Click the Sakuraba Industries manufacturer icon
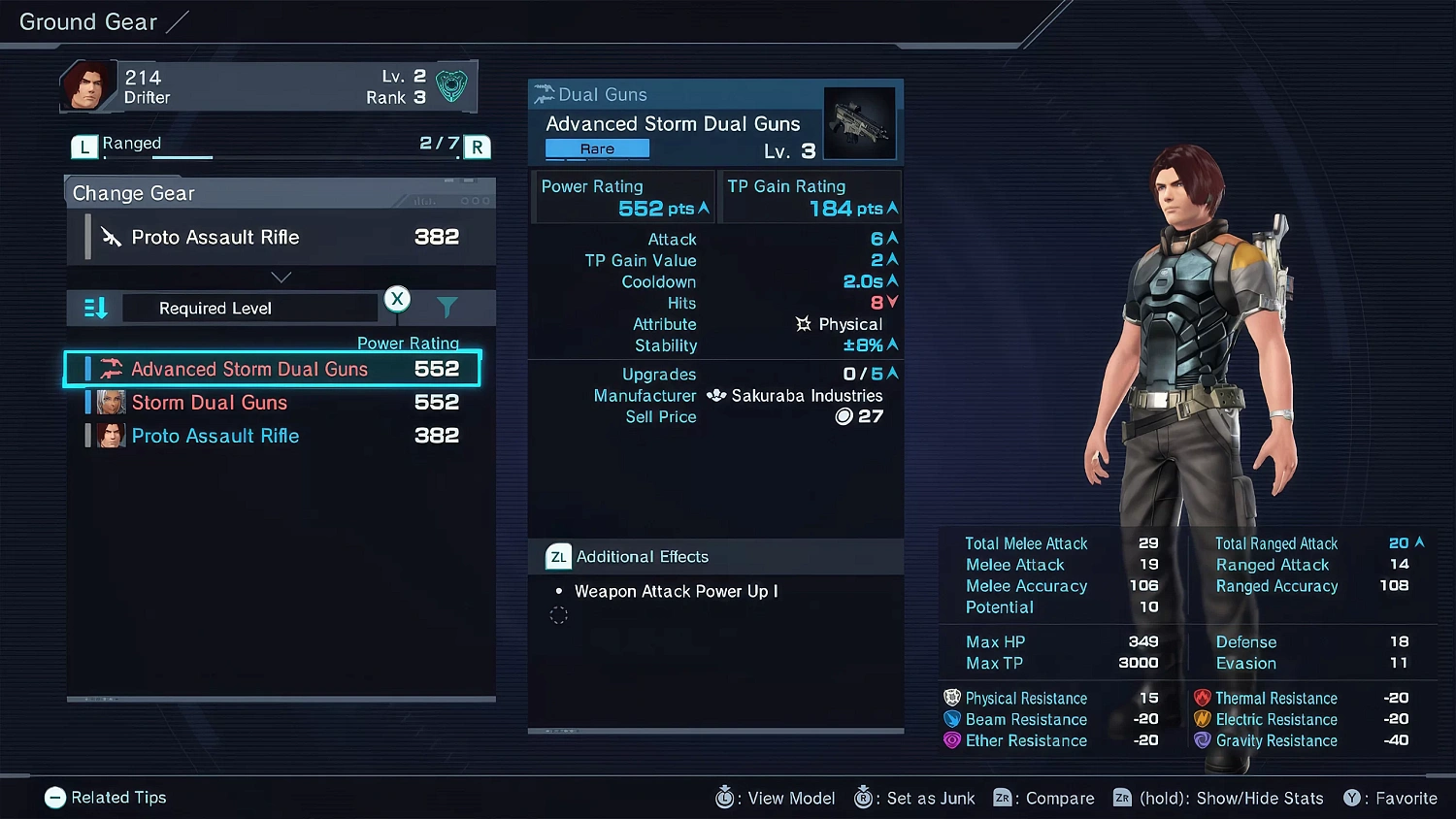Screen dimensions: 1456x819 717,395
